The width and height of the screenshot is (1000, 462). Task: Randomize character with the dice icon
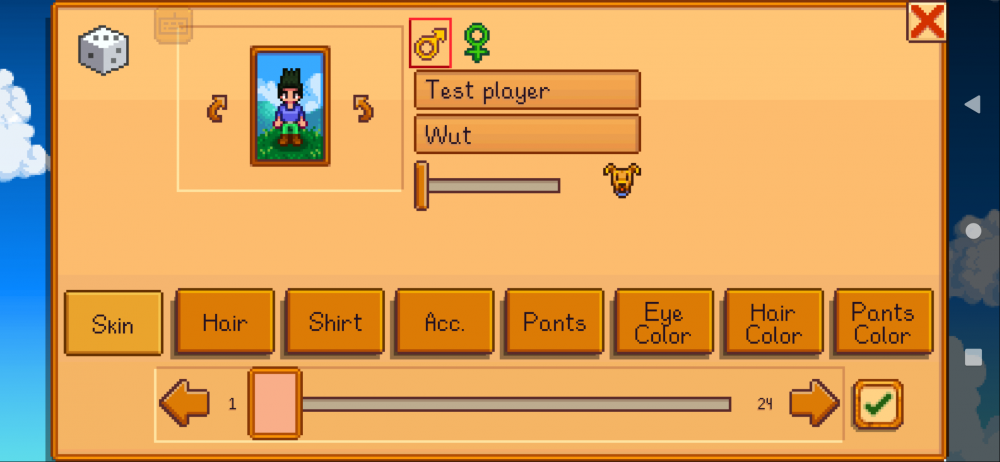(105, 50)
